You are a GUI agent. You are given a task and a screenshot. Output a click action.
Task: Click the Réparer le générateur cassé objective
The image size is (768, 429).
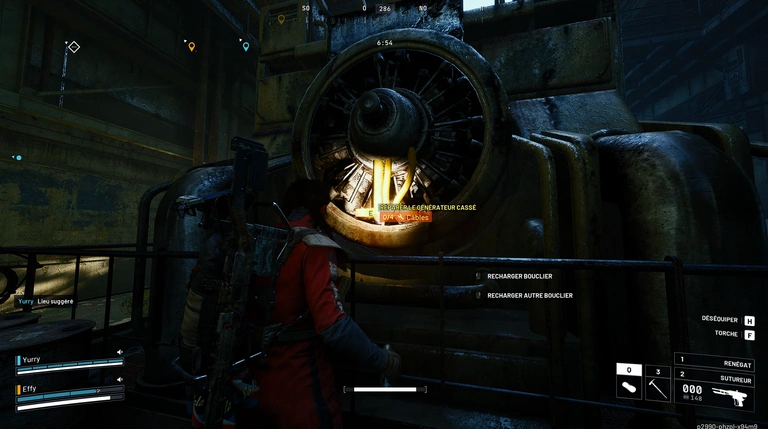point(428,207)
